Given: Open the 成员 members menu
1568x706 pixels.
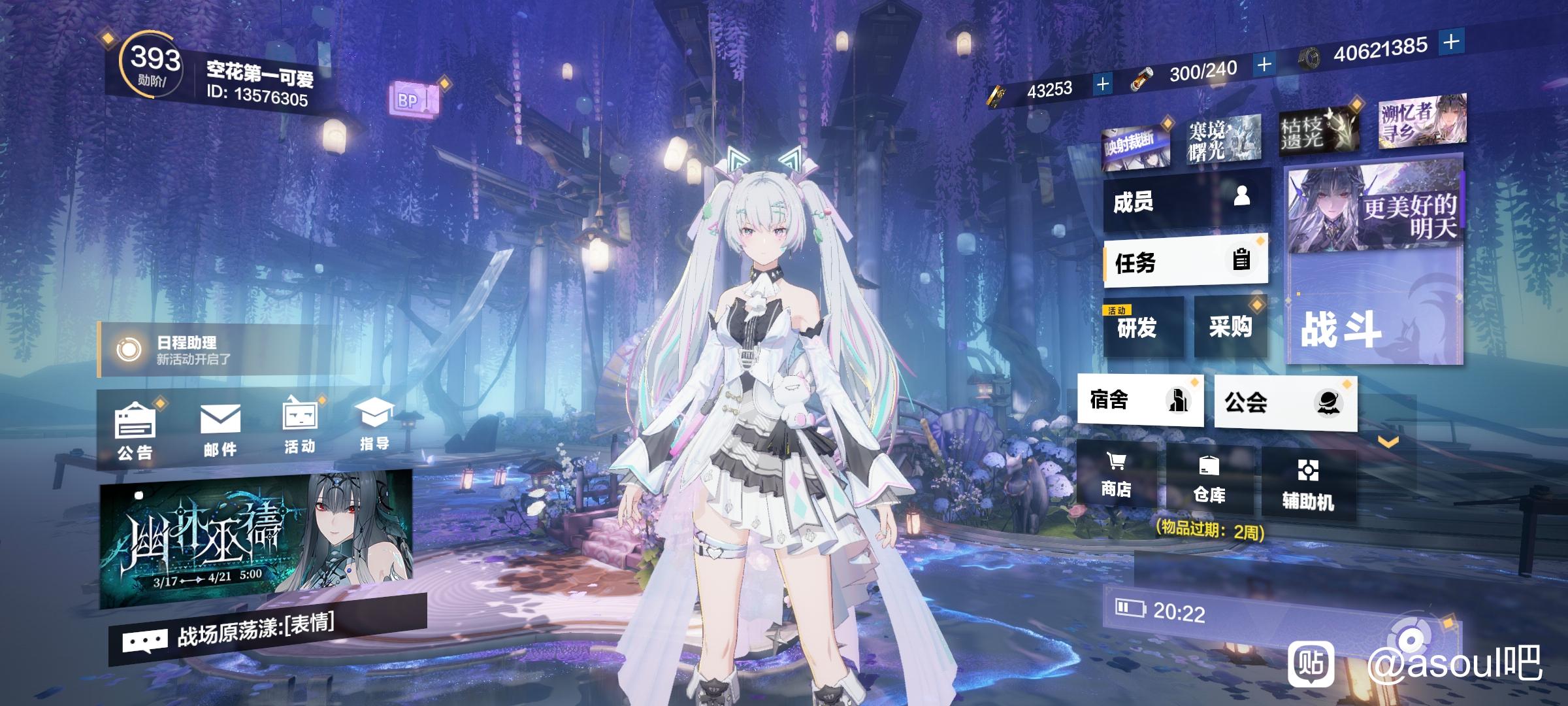Looking at the screenshot, I should click(x=1186, y=200).
